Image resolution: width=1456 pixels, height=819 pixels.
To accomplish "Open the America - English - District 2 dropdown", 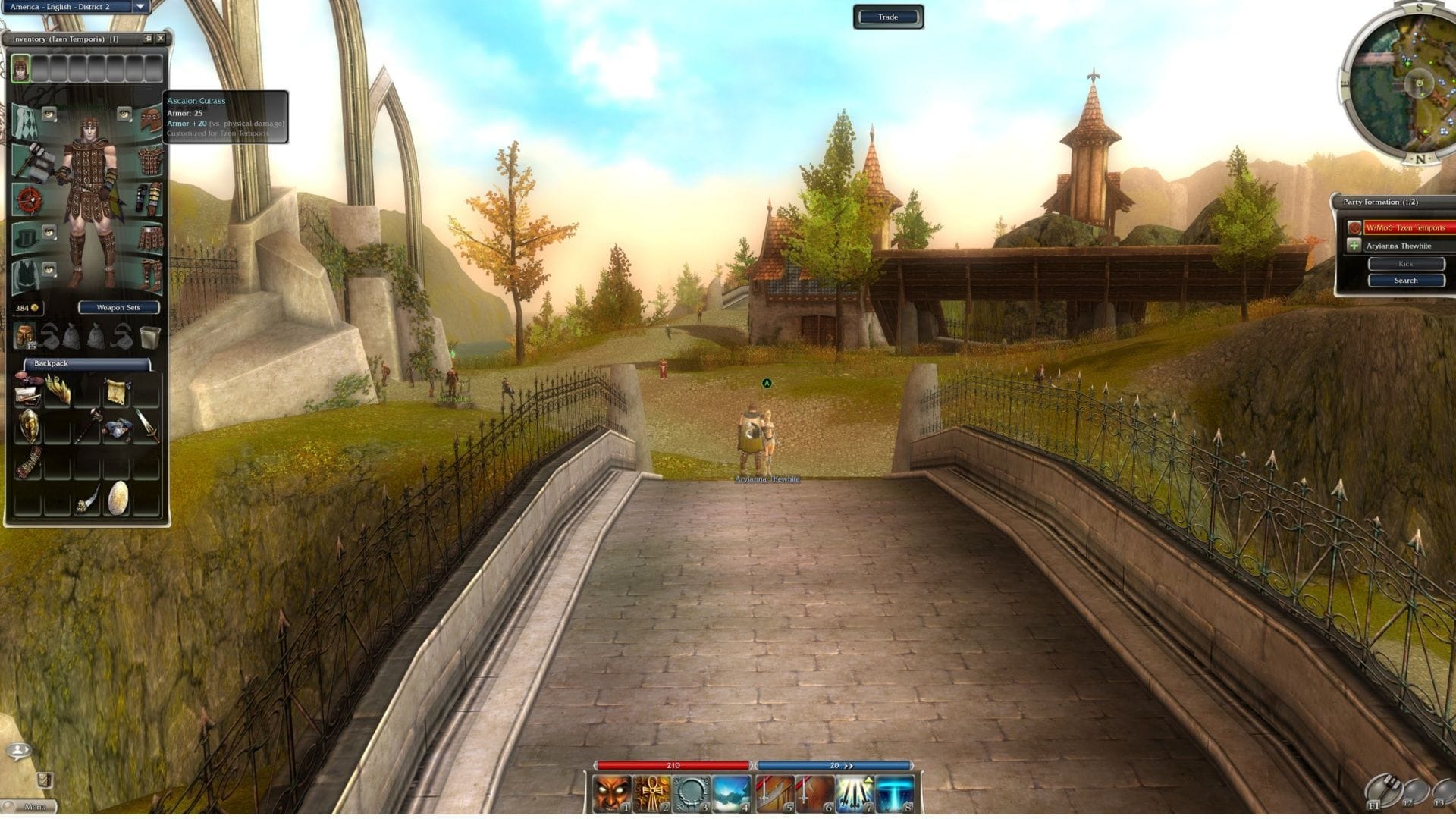I will click(72, 5).
